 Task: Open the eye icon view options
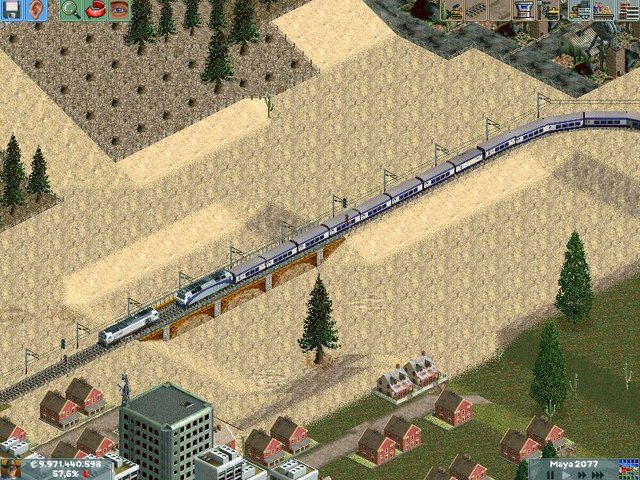[x=120, y=10]
